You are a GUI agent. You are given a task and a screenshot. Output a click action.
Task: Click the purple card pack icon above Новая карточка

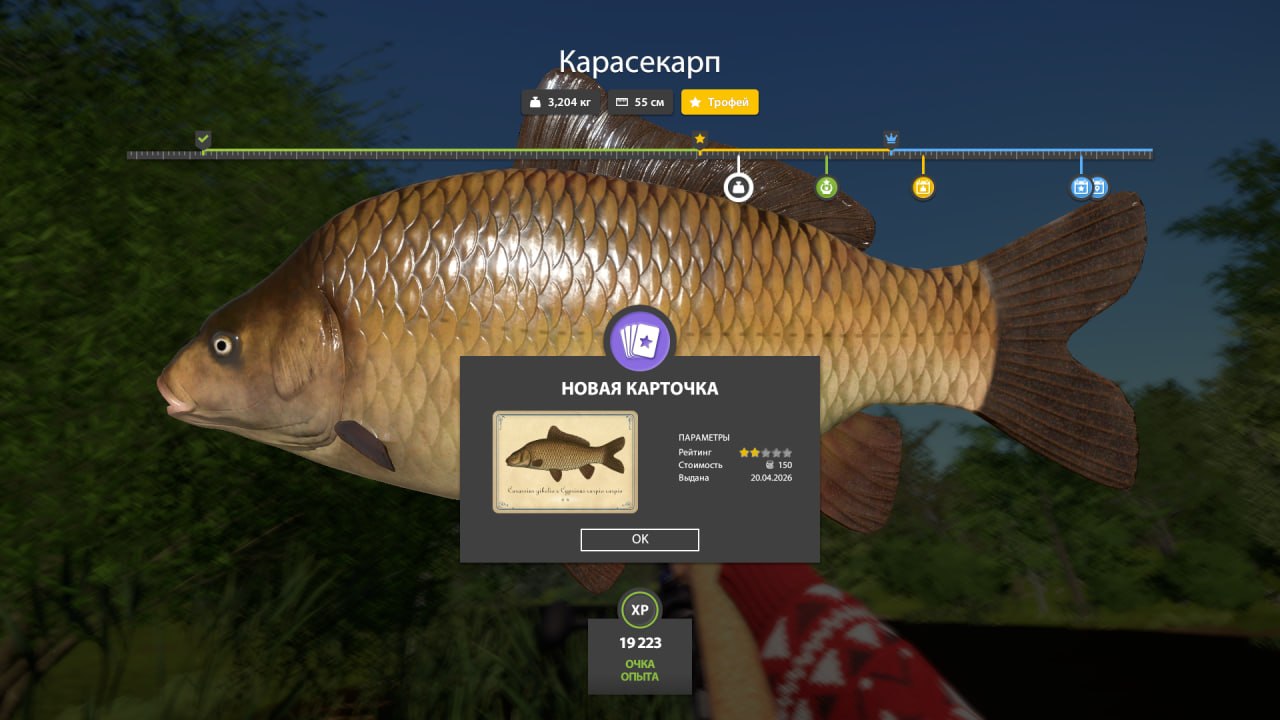639,340
